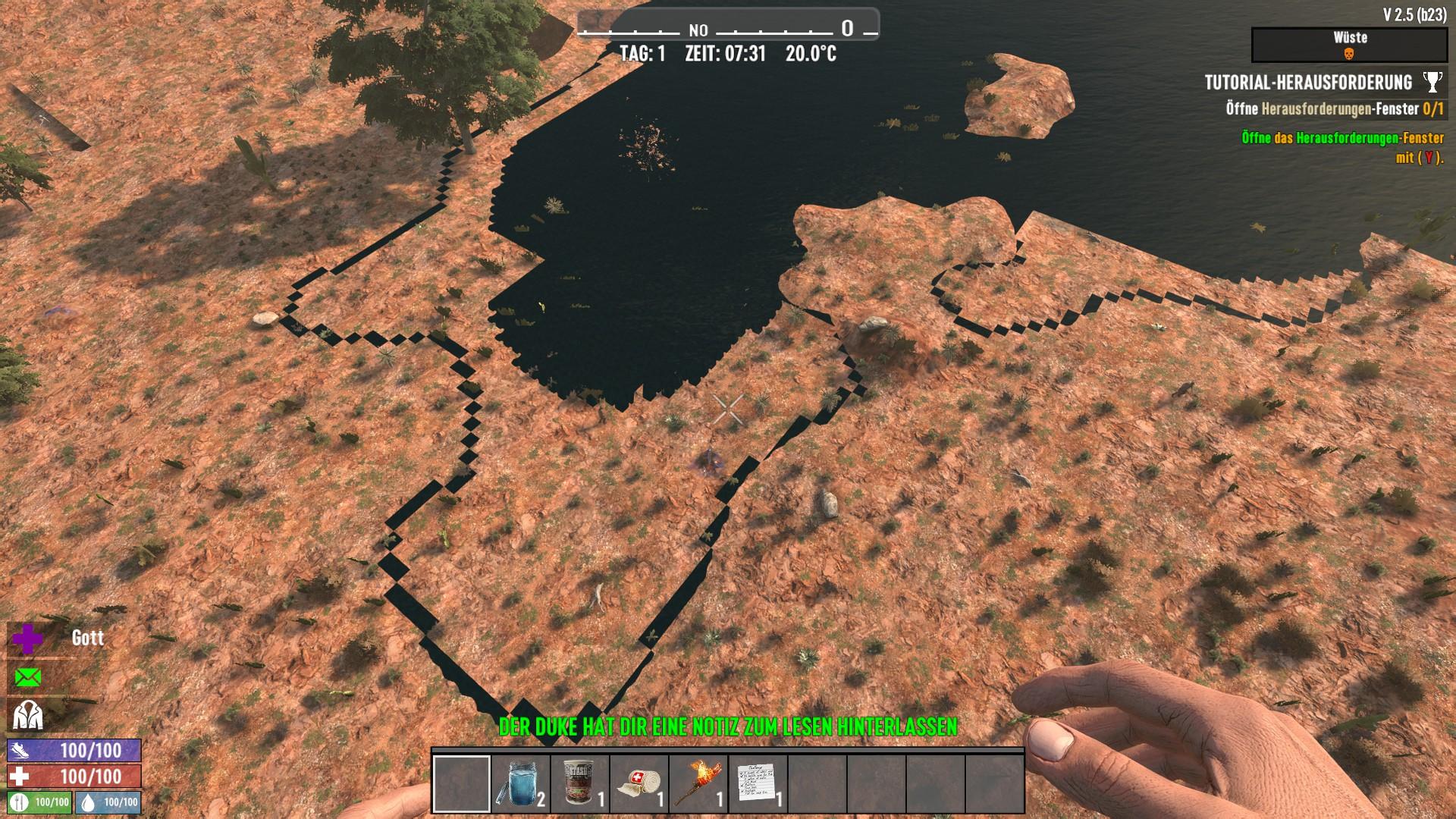Click the challenge trophy icon
The height and width of the screenshot is (819, 1456).
[1432, 82]
